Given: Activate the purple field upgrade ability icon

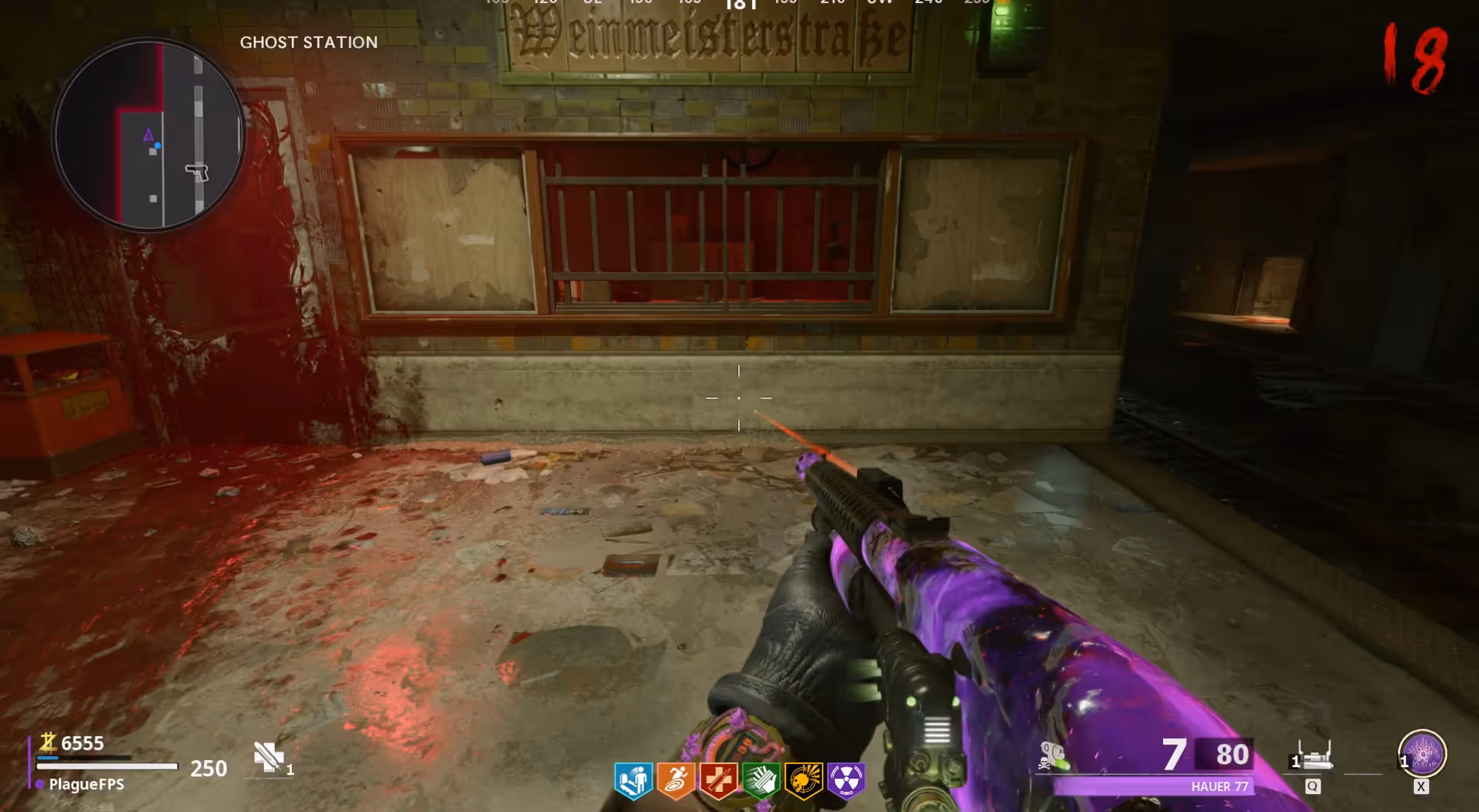Looking at the screenshot, I should click(x=1422, y=753).
